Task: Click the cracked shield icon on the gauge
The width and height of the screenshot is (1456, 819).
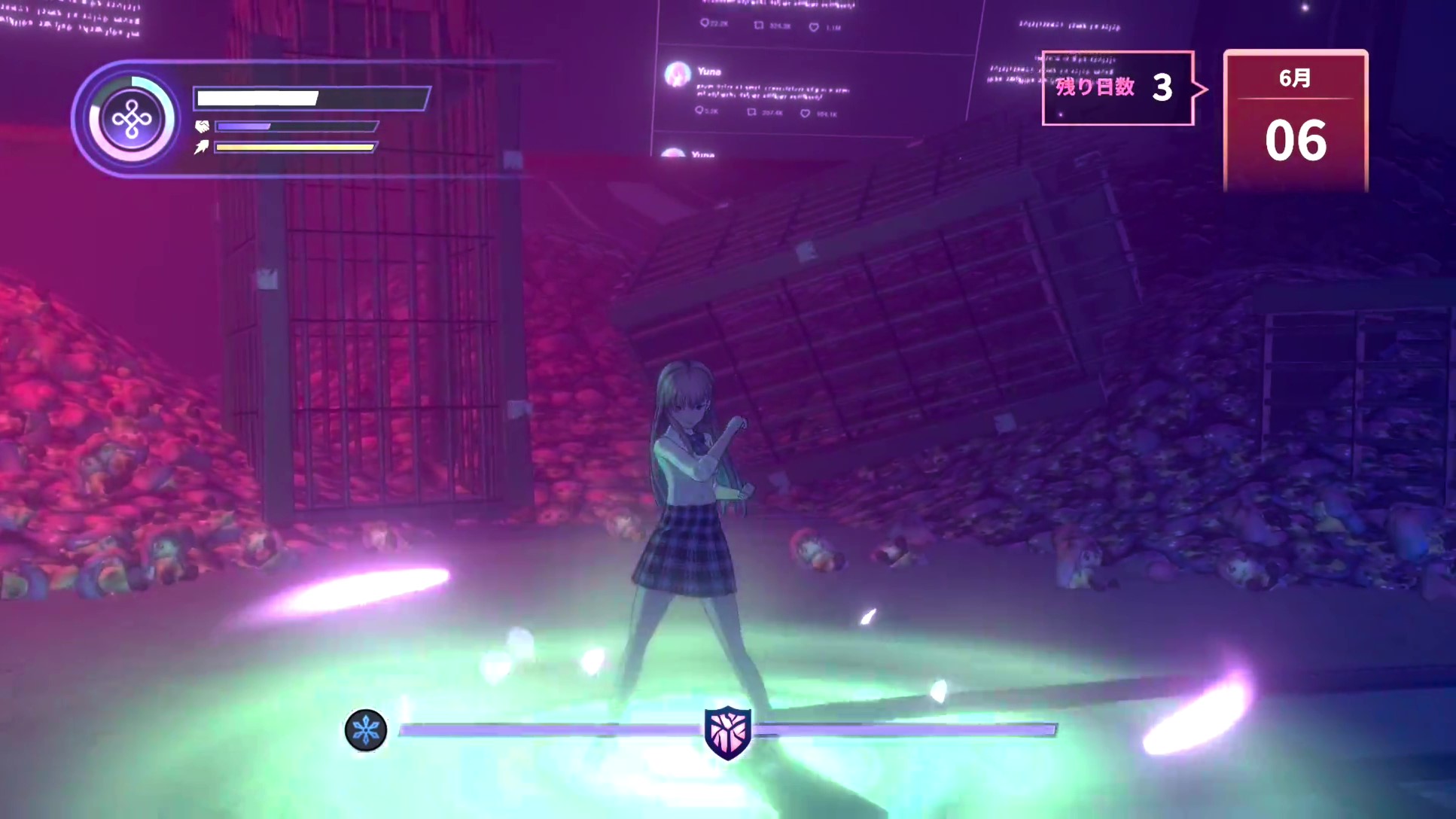Action: pos(727,732)
